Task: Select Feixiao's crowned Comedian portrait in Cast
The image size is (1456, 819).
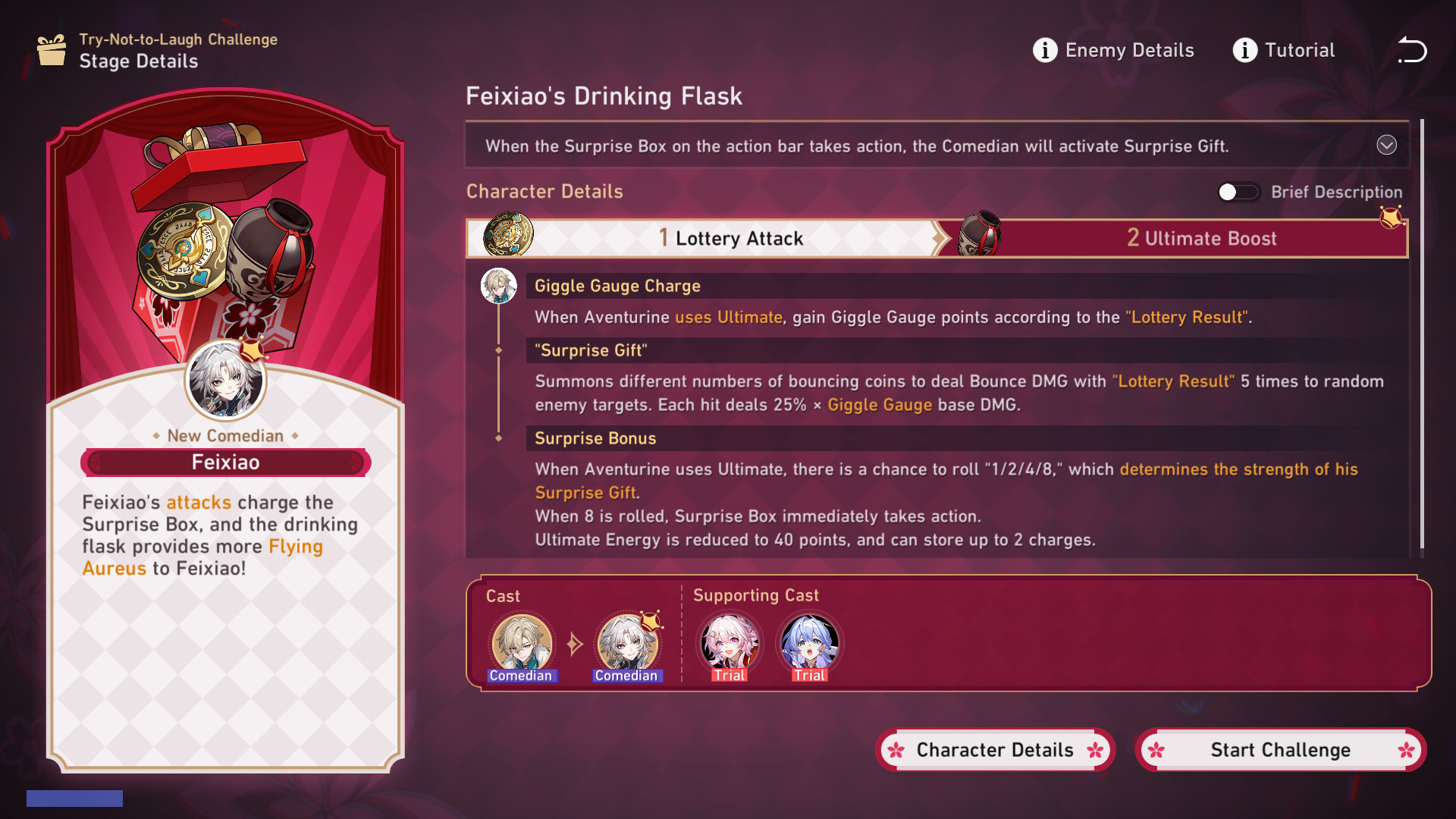Action: coord(627,643)
